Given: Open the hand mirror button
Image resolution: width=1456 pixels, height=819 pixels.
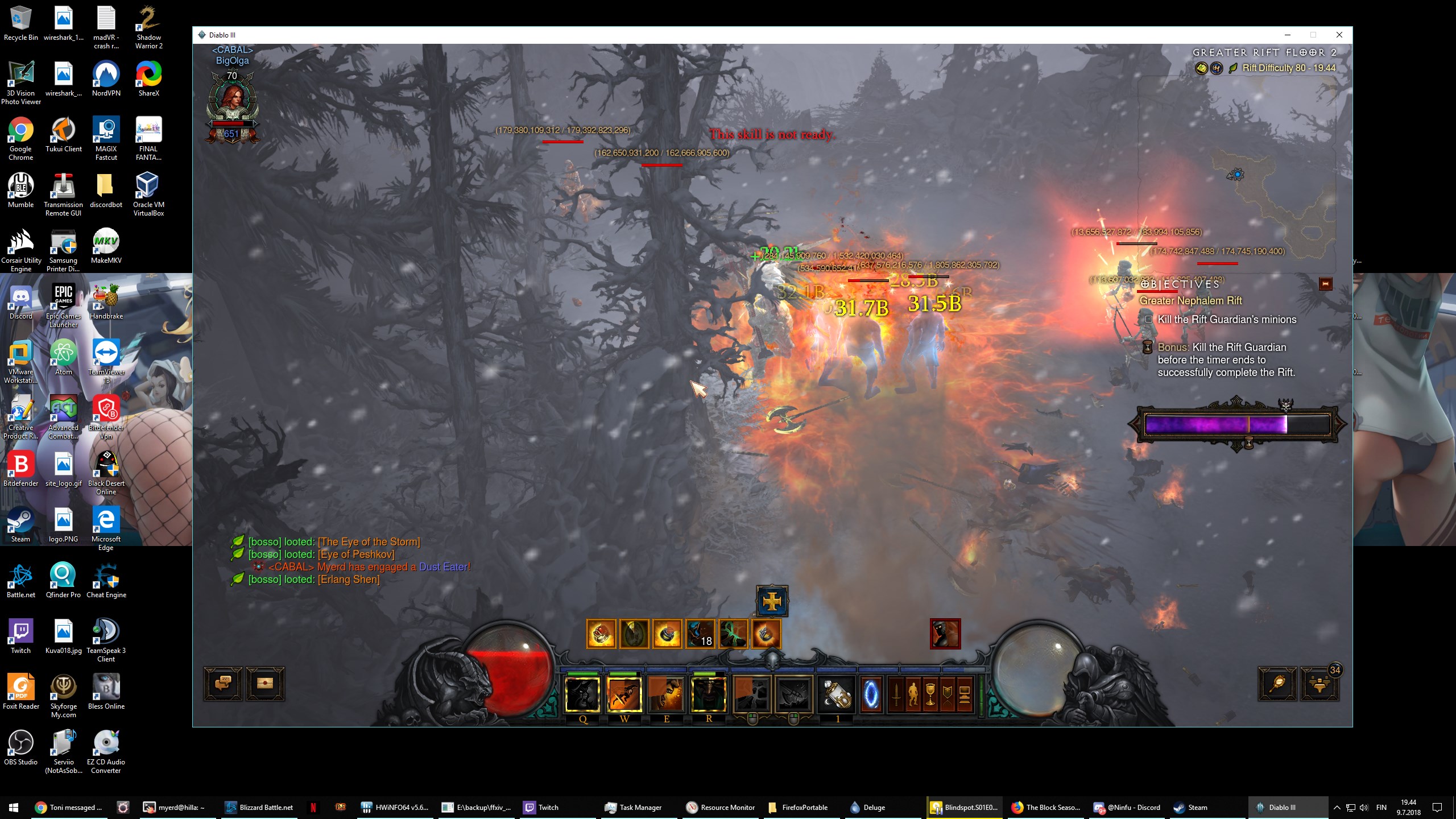Looking at the screenshot, I should 1277,683.
